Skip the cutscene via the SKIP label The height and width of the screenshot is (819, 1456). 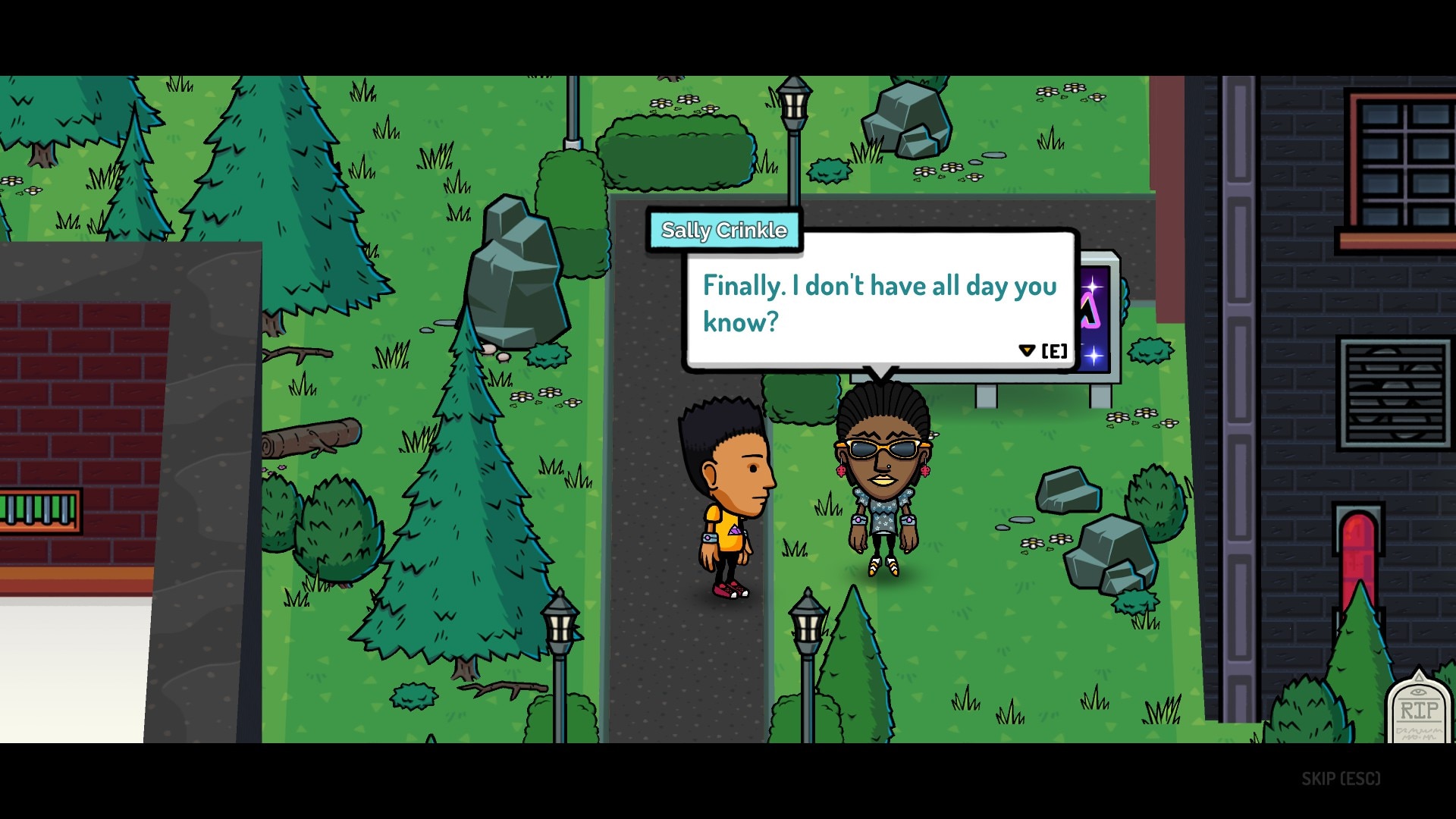(1340, 779)
